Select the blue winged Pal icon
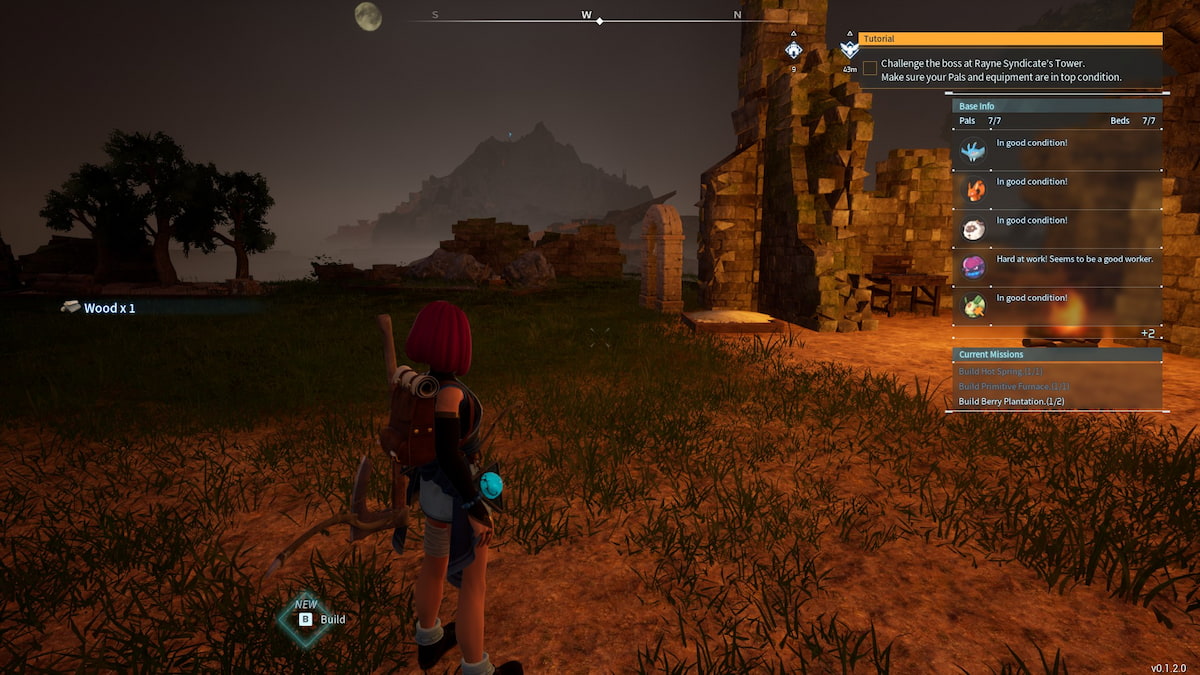The width and height of the screenshot is (1200, 675). coord(973,151)
